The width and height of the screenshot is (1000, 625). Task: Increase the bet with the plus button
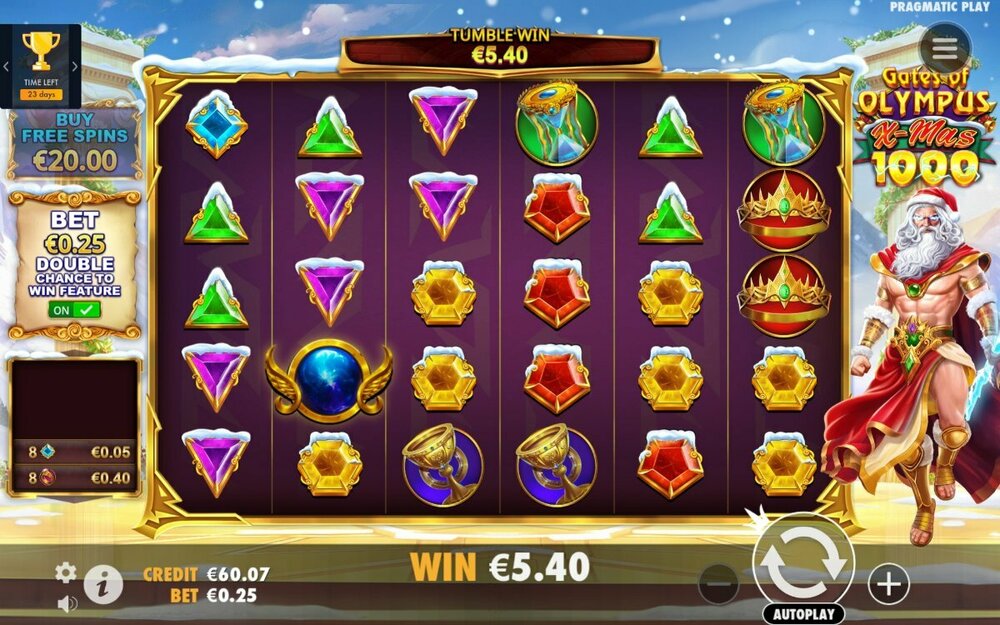tap(888, 583)
